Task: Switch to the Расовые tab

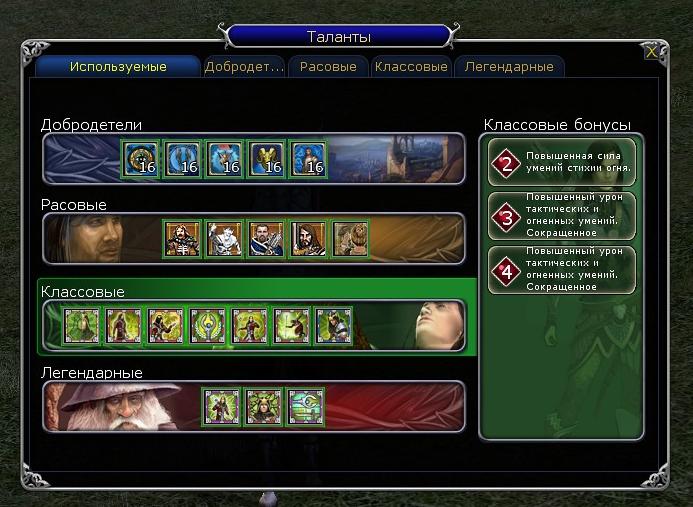Action: [x=328, y=67]
